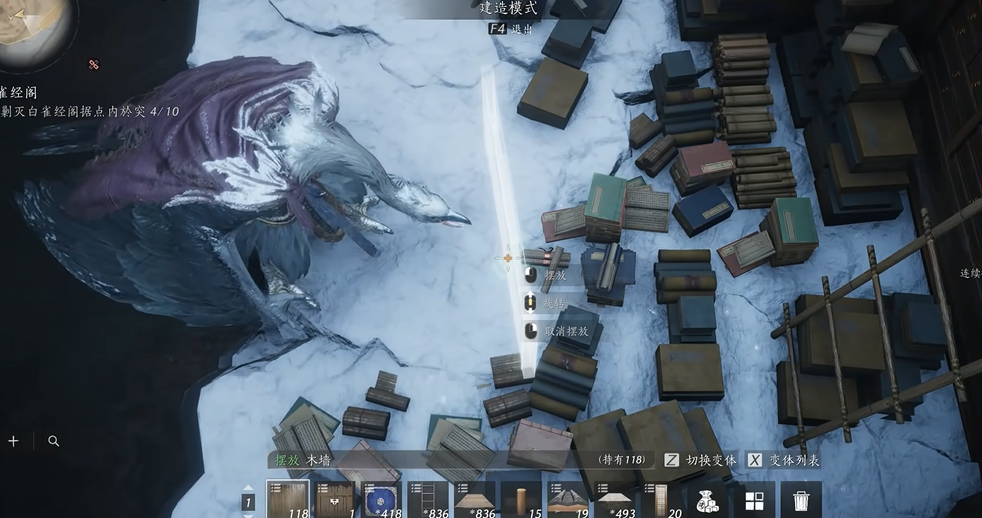This screenshot has width=982, height=518.
Task: Click the plus icon beside the magnifier
Action: [x=13, y=440]
